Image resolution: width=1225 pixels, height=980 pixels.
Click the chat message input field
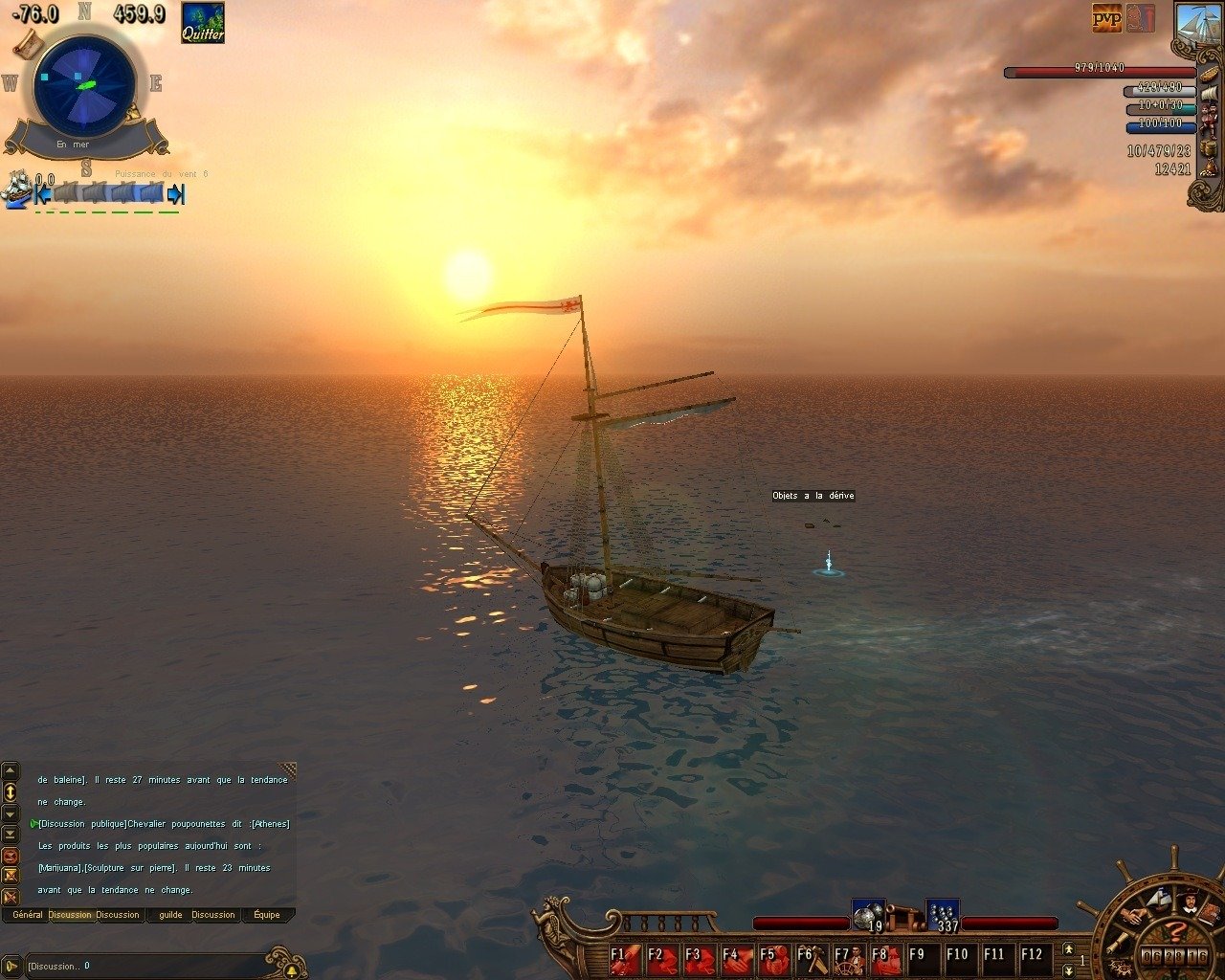144,966
